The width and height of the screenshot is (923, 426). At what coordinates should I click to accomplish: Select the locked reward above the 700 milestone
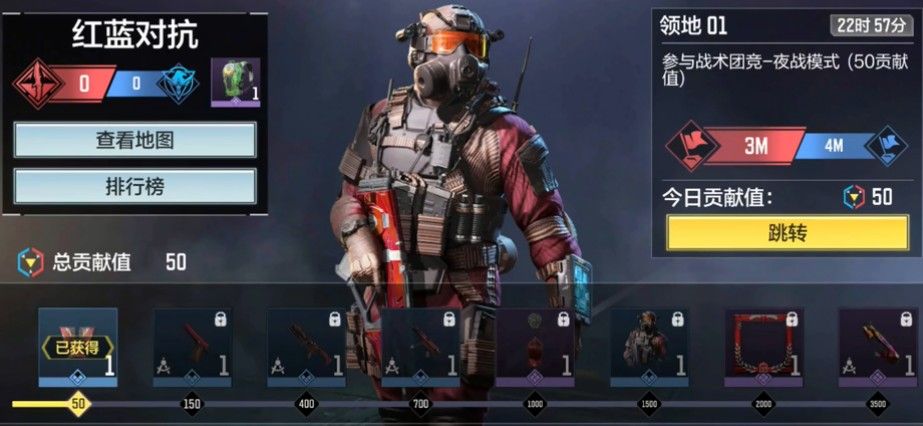click(x=421, y=347)
